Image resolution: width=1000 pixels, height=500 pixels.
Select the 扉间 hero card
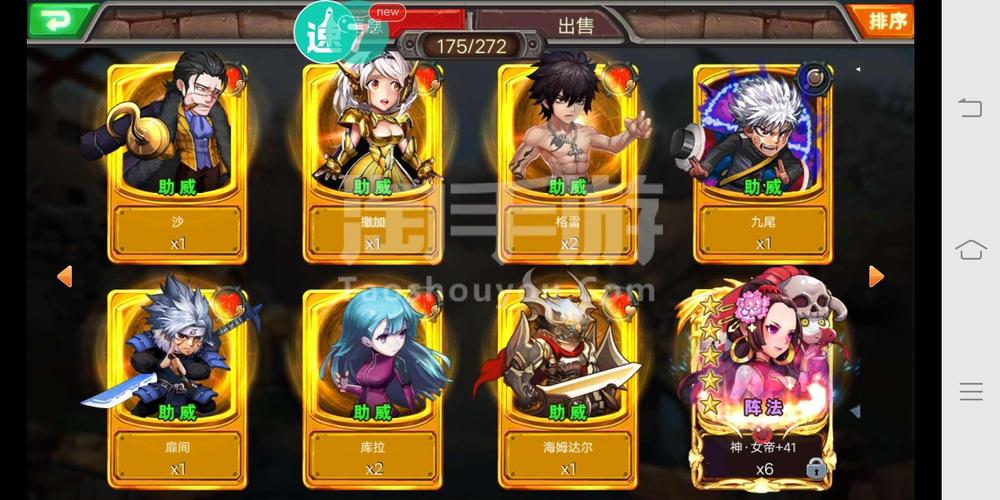pyautogui.click(x=178, y=385)
